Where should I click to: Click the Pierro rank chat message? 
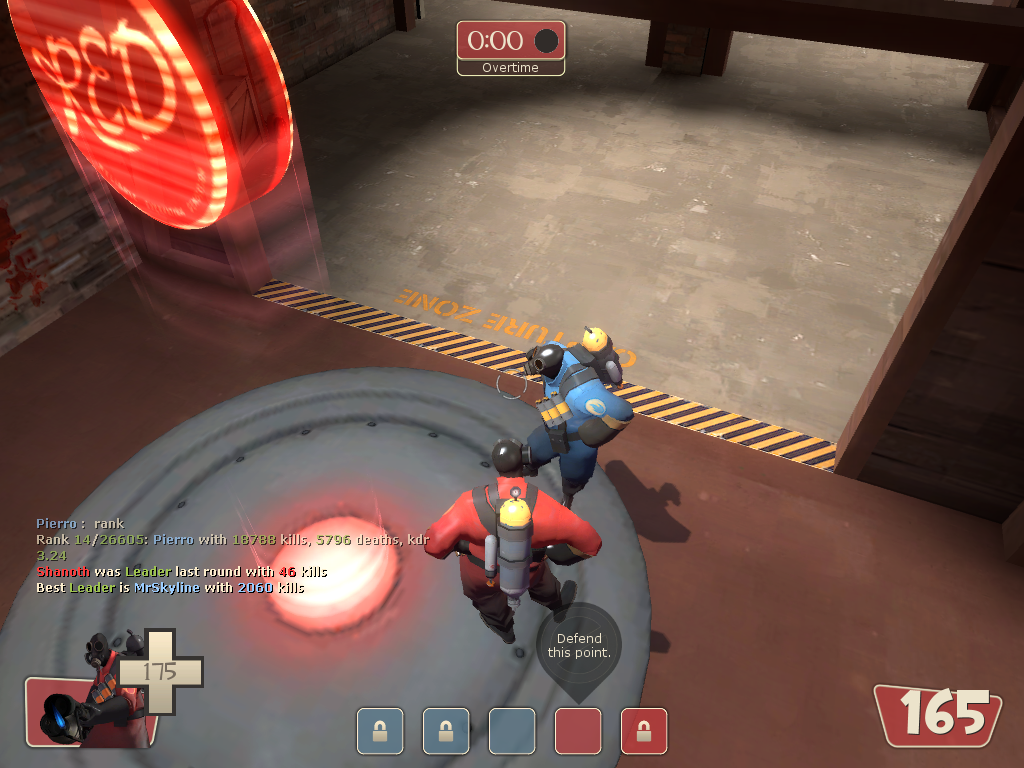(x=80, y=523)
